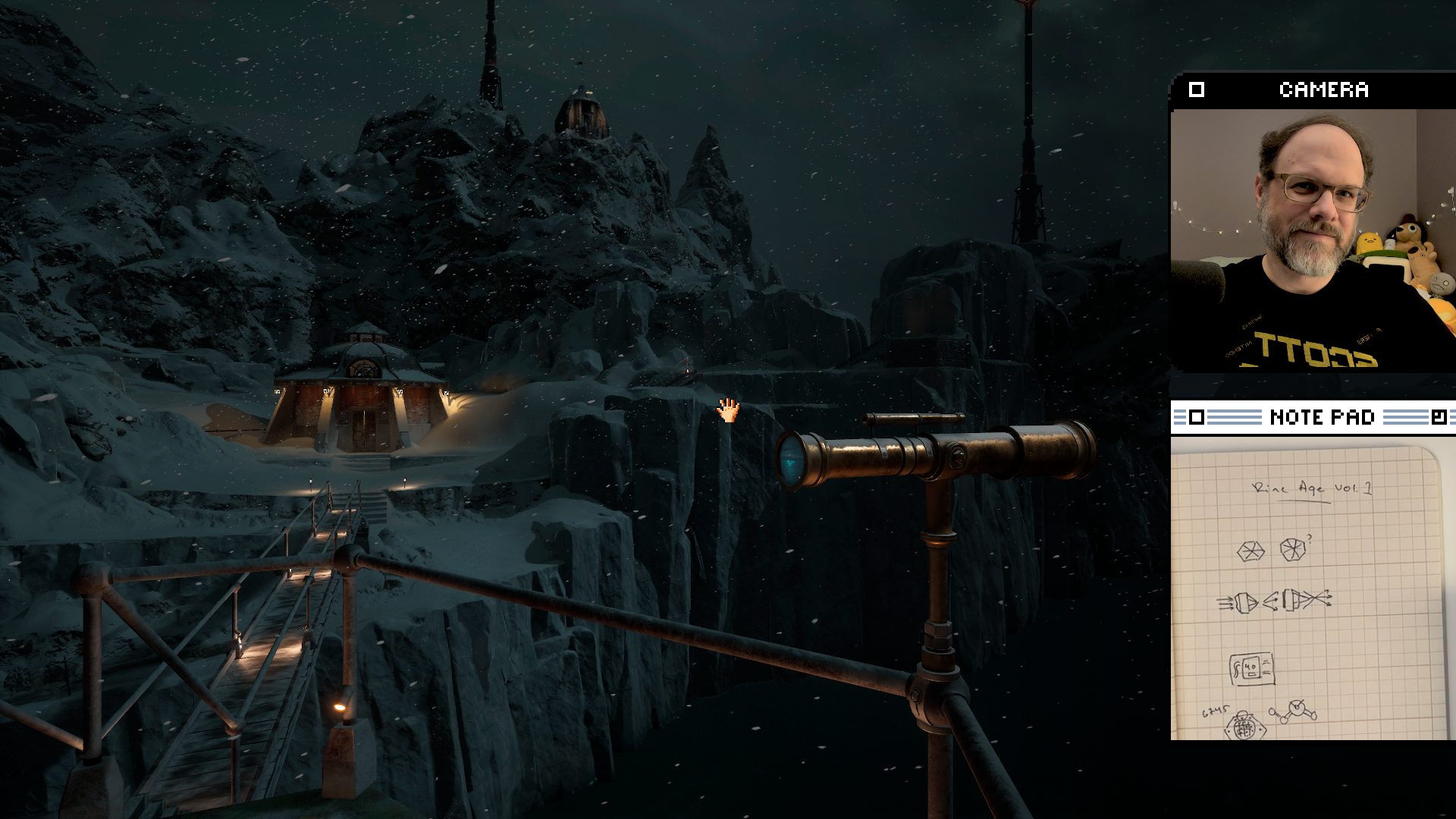Click the Camera window's square close box
Viewport: 1456px width, 819px height.
coord(1197,89)
